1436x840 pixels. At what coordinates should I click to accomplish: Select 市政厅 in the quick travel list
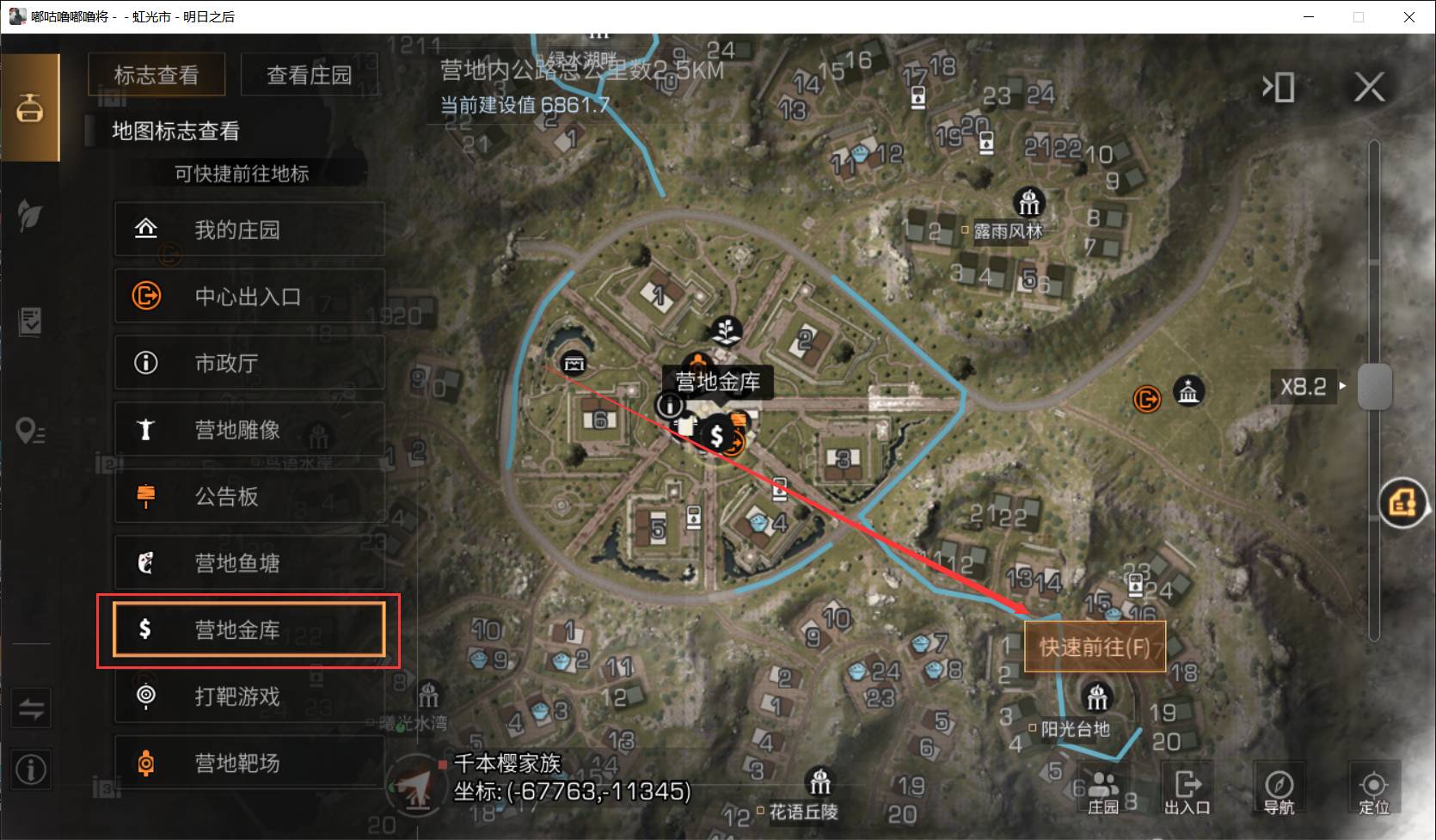click(x=249, y=363)
